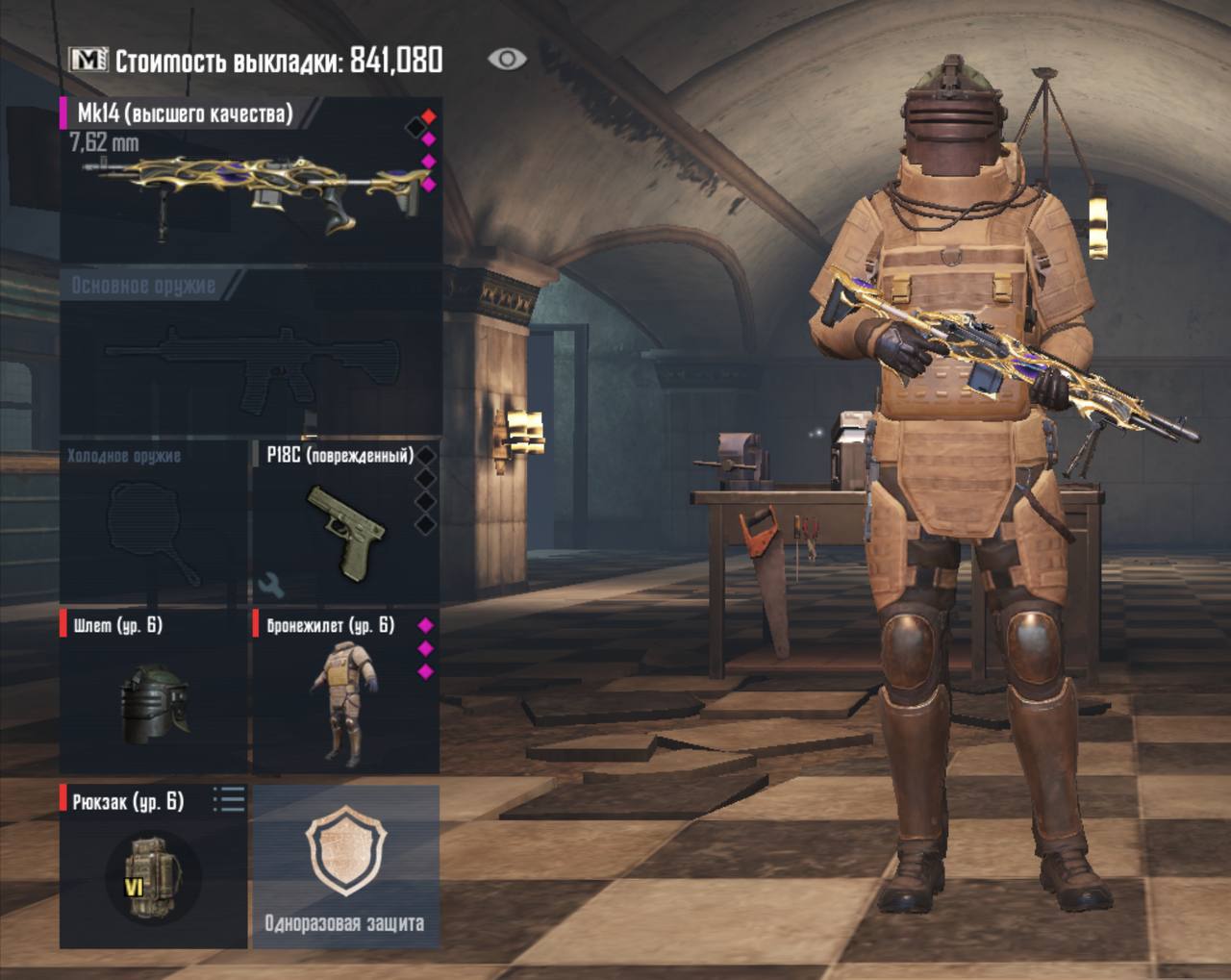
Task: Open the backpack list icon
Action: 229,799
